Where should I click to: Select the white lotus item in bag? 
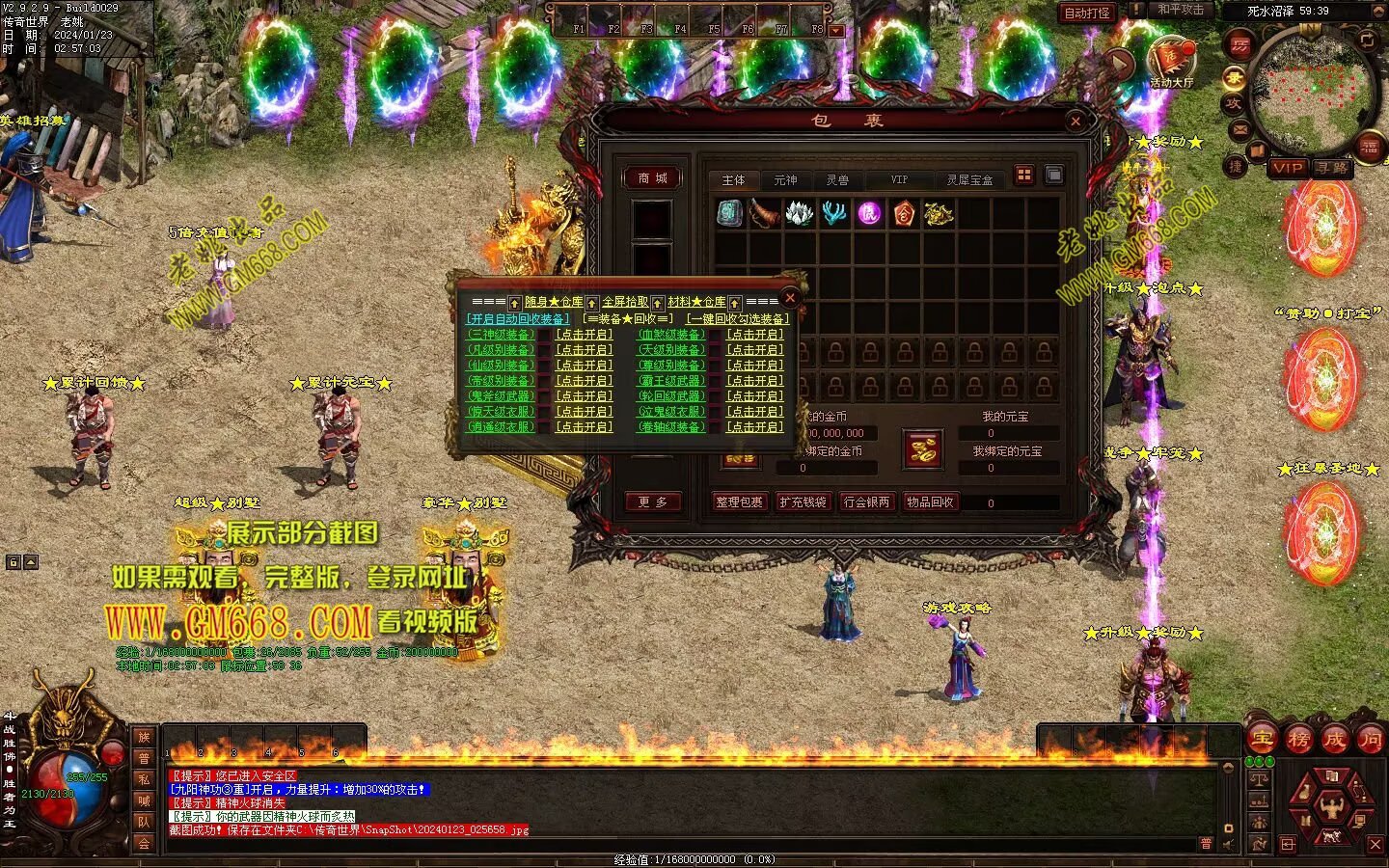(x=799, y=213)
